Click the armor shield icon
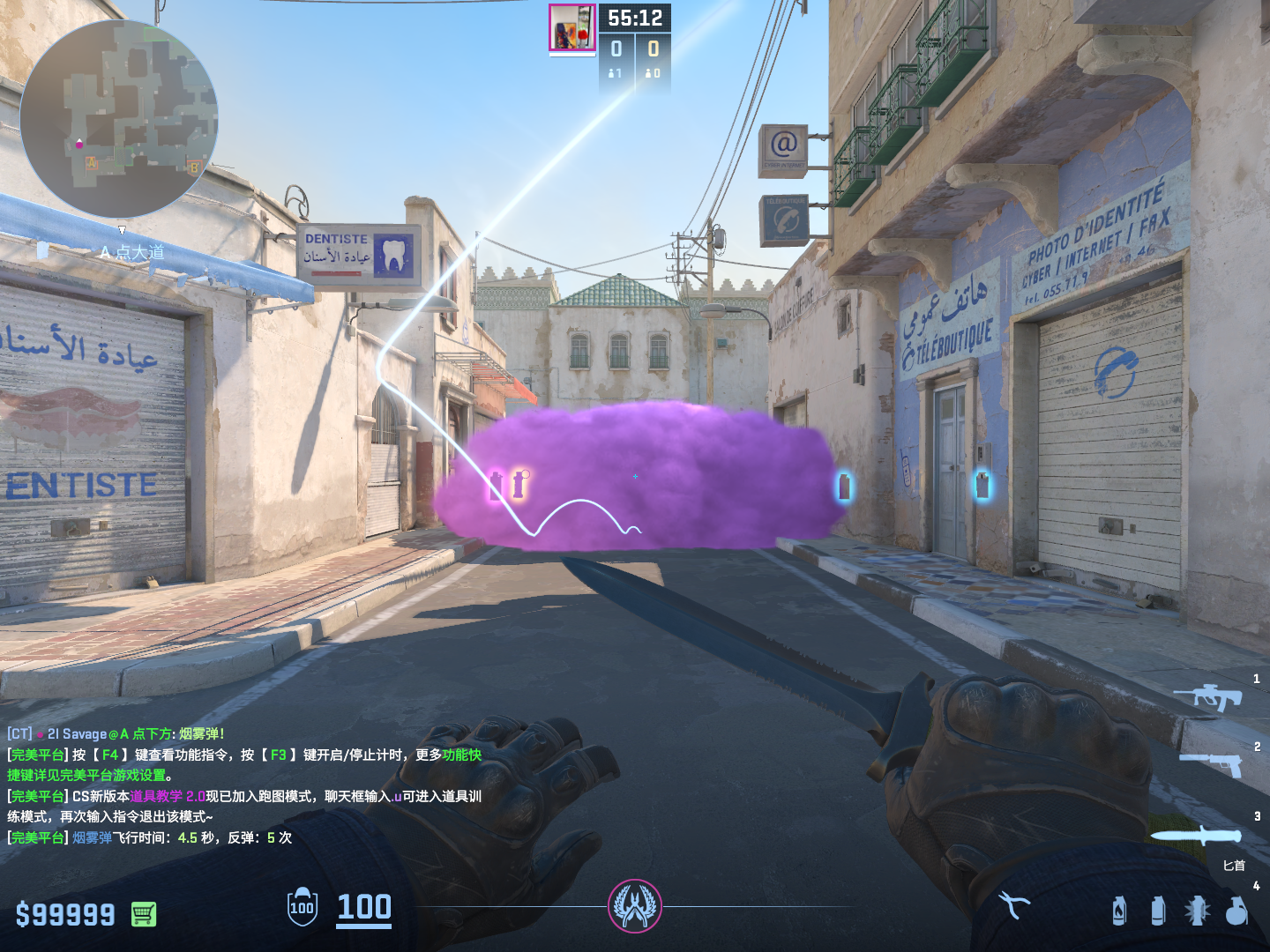The height and width of the screenshot is (952, 1270). [x=303, y=907]
